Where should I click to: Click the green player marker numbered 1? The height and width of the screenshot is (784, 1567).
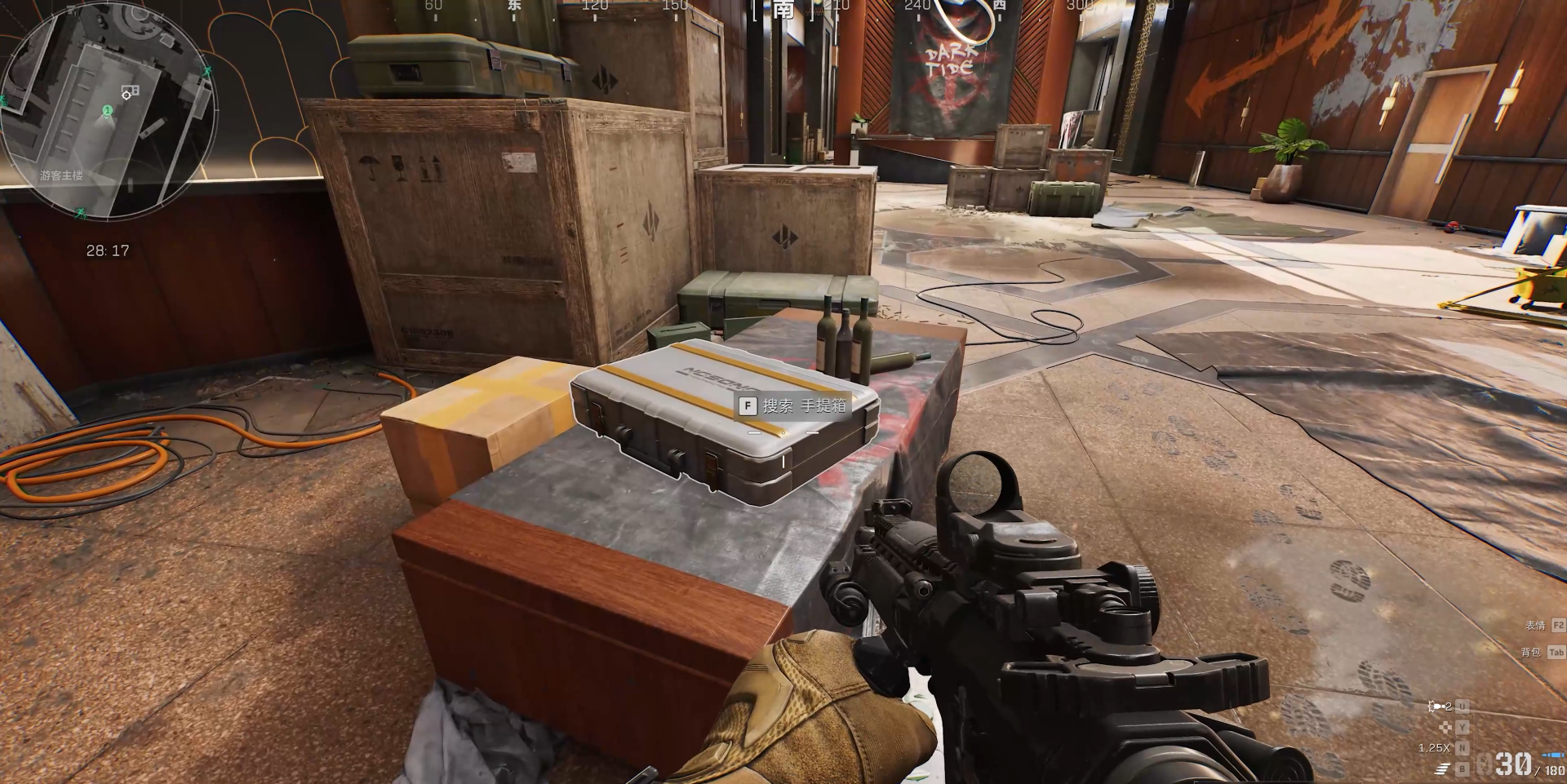107,110
